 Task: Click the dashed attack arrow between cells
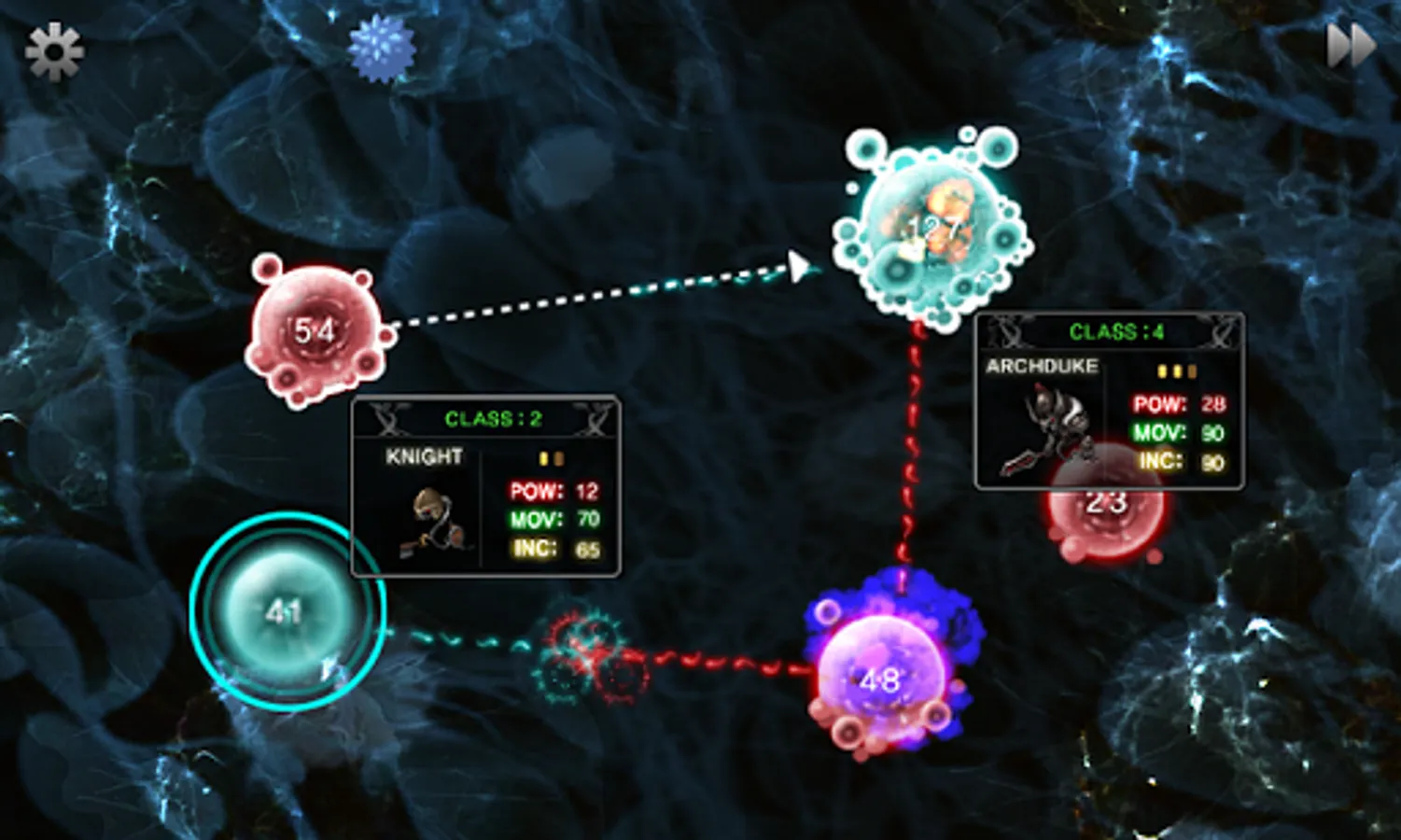pos(607,295)
